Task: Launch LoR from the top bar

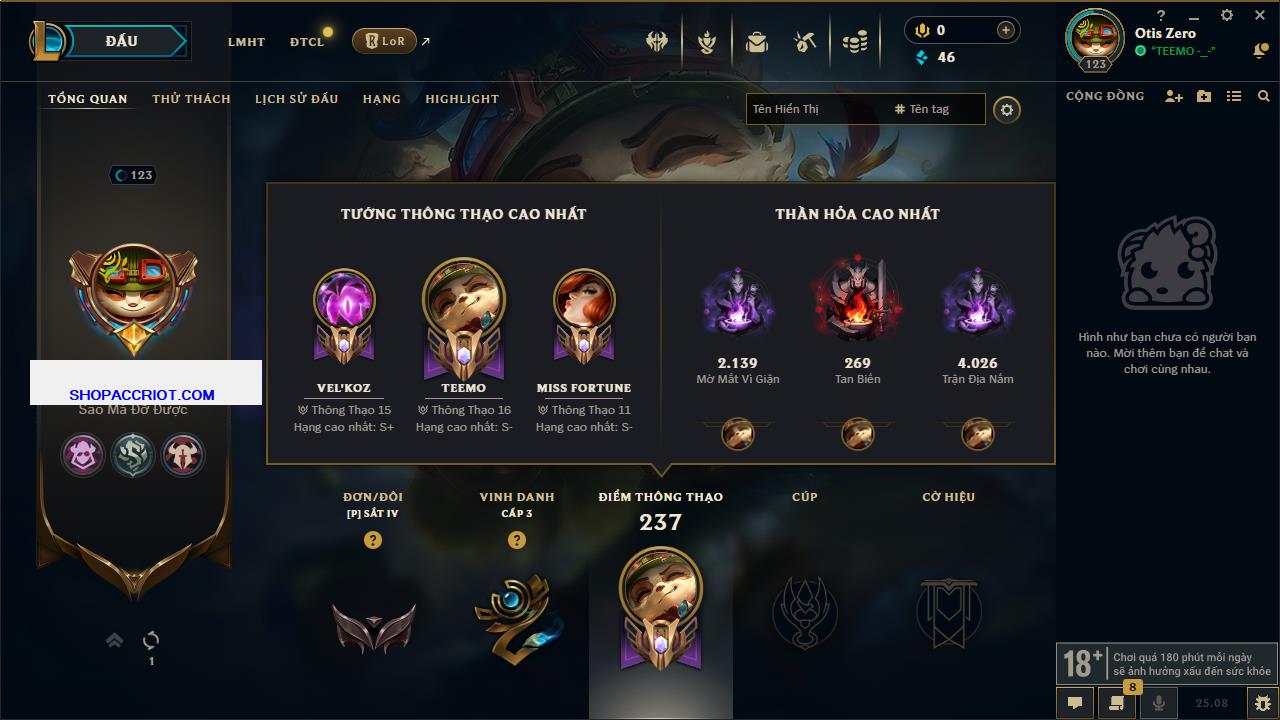Action: 384,41
